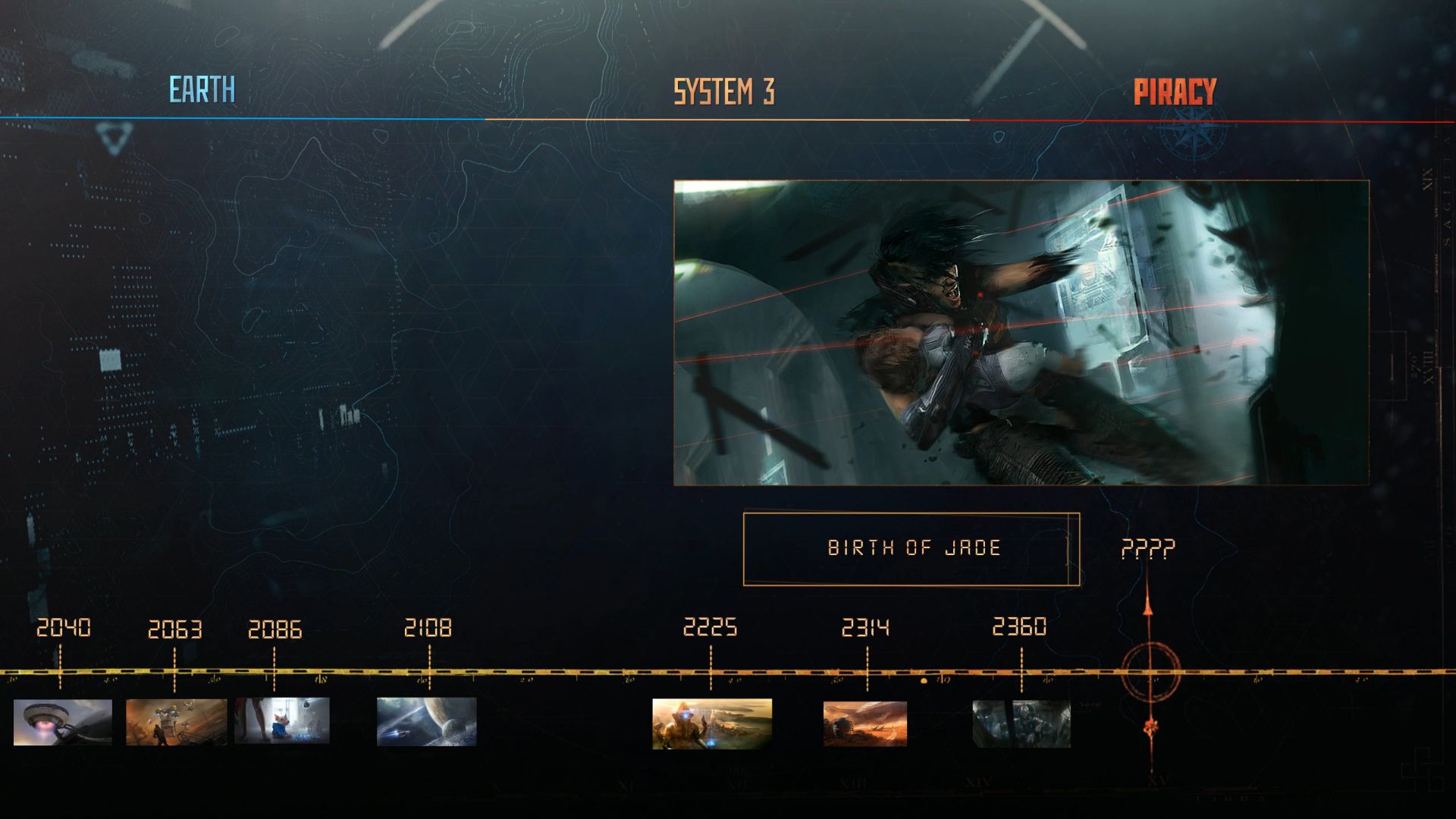This screenshot has width=1456, height=819.
Task: Click the ???? unknown date marker
Action: (x=1148, y=548)
